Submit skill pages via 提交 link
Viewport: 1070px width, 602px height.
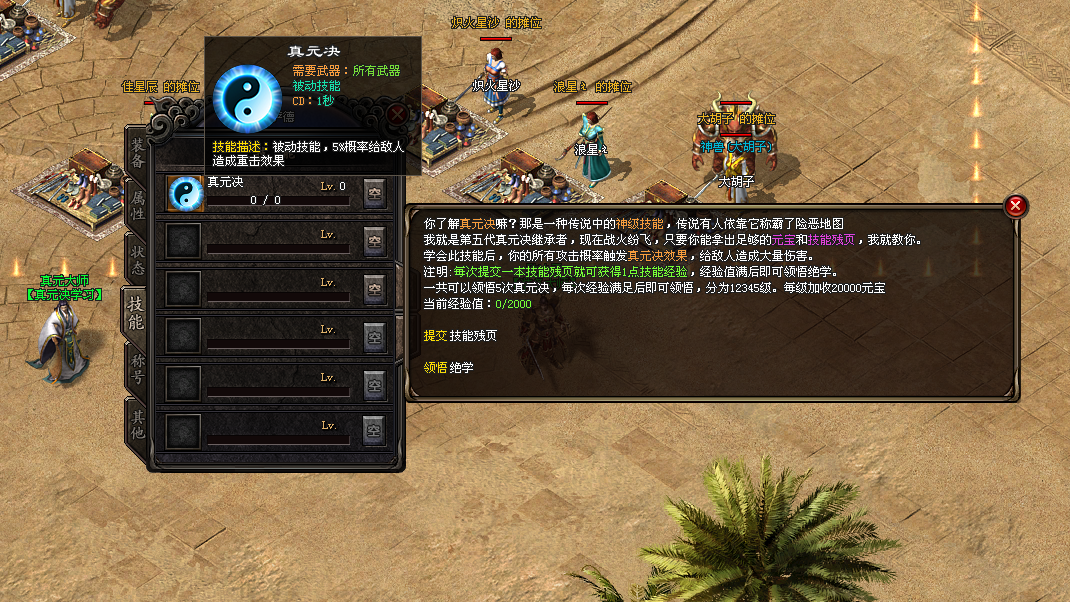tap(434, 335)
